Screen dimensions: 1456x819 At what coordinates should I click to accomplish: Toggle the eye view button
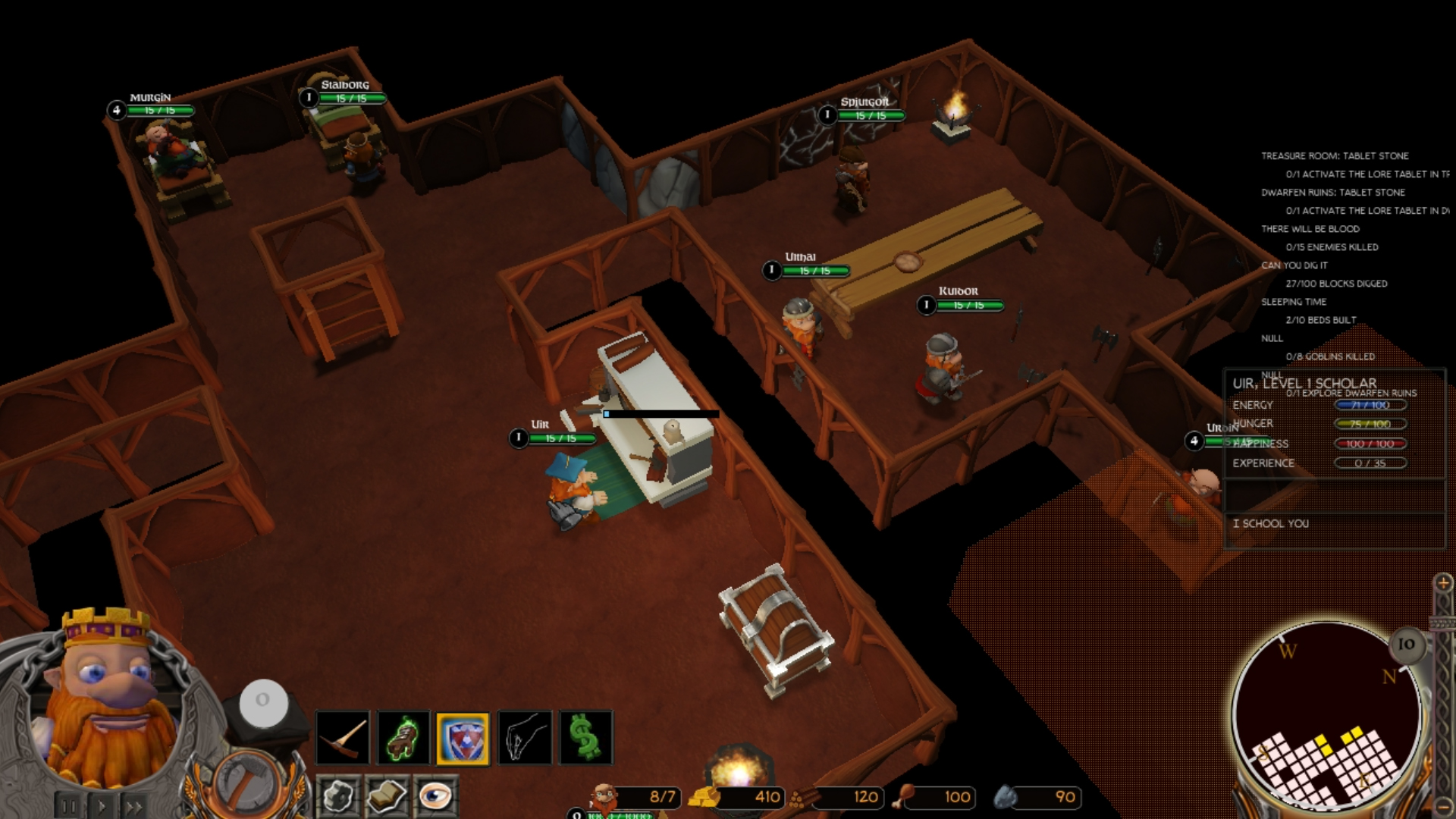click(435, 796)
